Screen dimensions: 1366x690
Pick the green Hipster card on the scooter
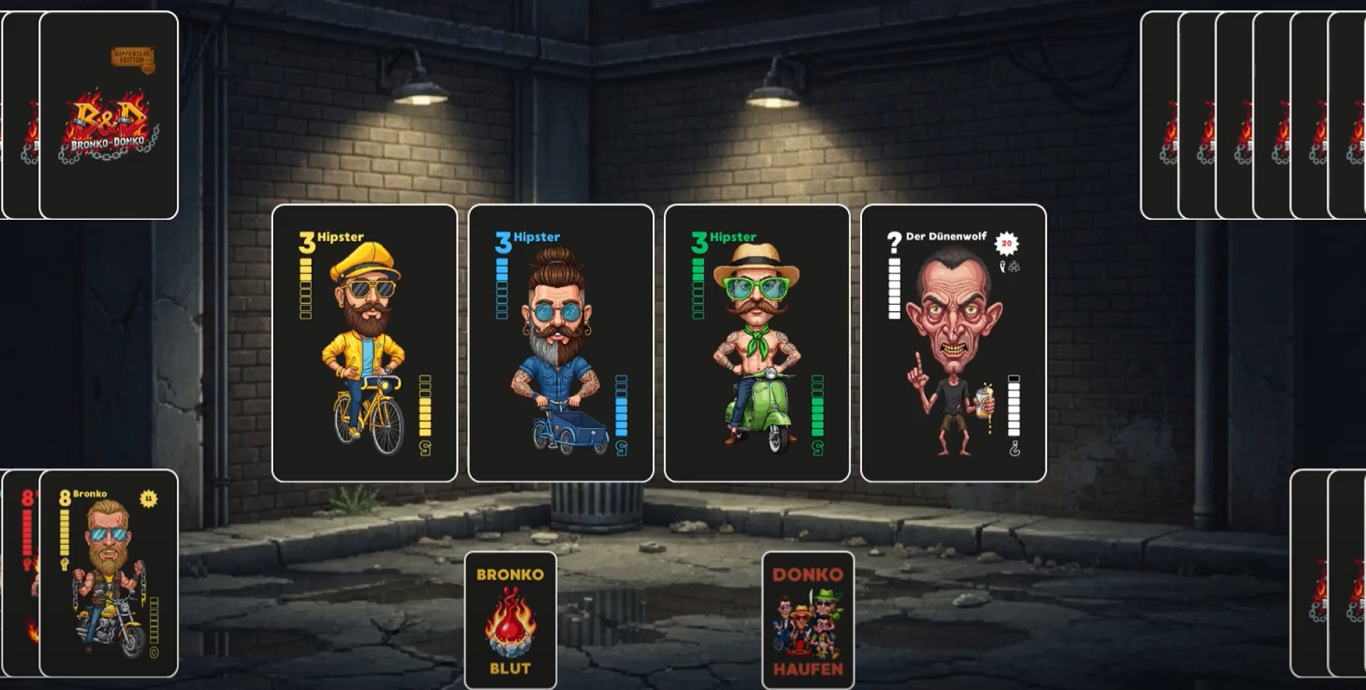756,343
